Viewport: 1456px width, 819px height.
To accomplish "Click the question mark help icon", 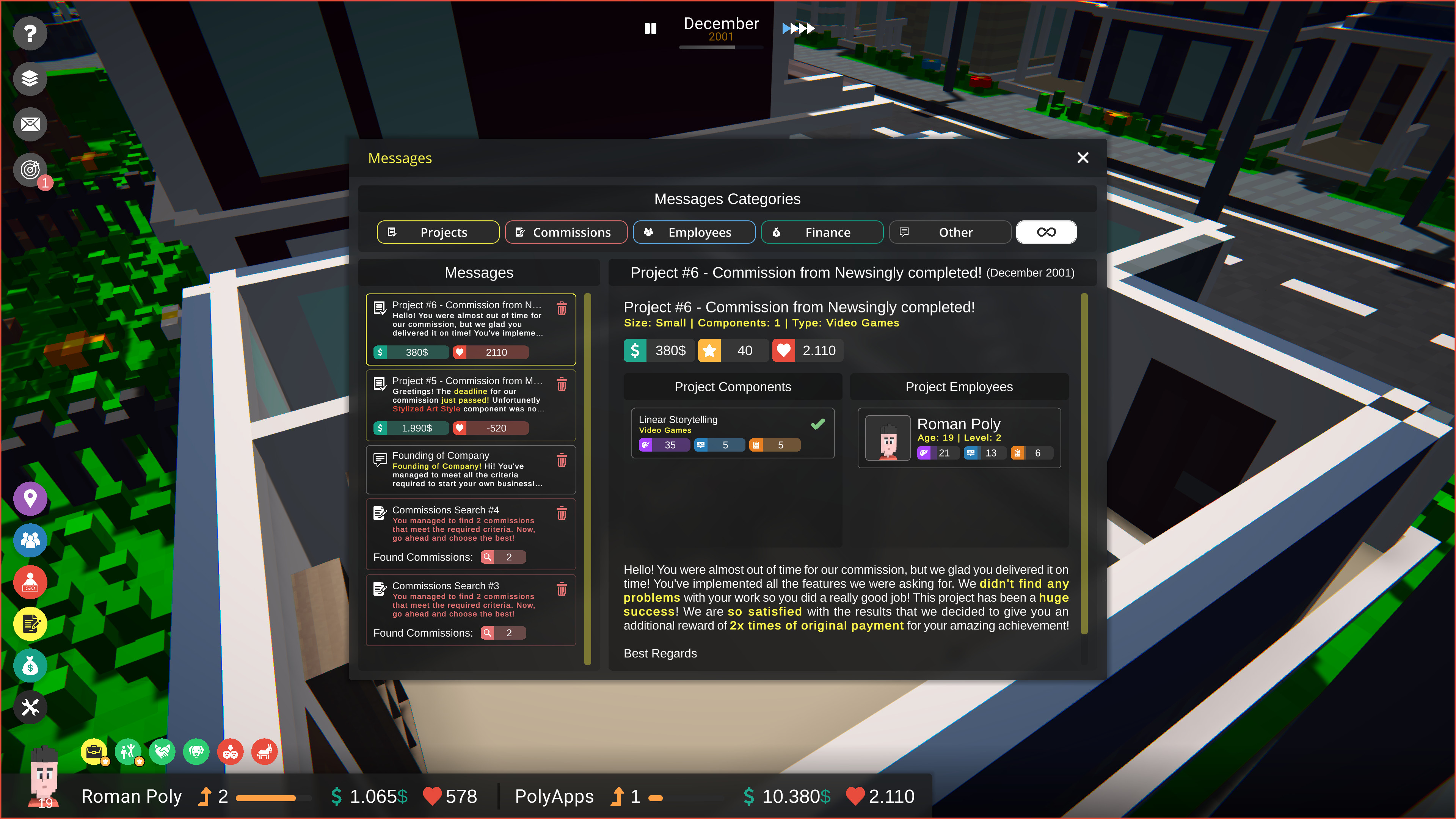I will 30,33.
